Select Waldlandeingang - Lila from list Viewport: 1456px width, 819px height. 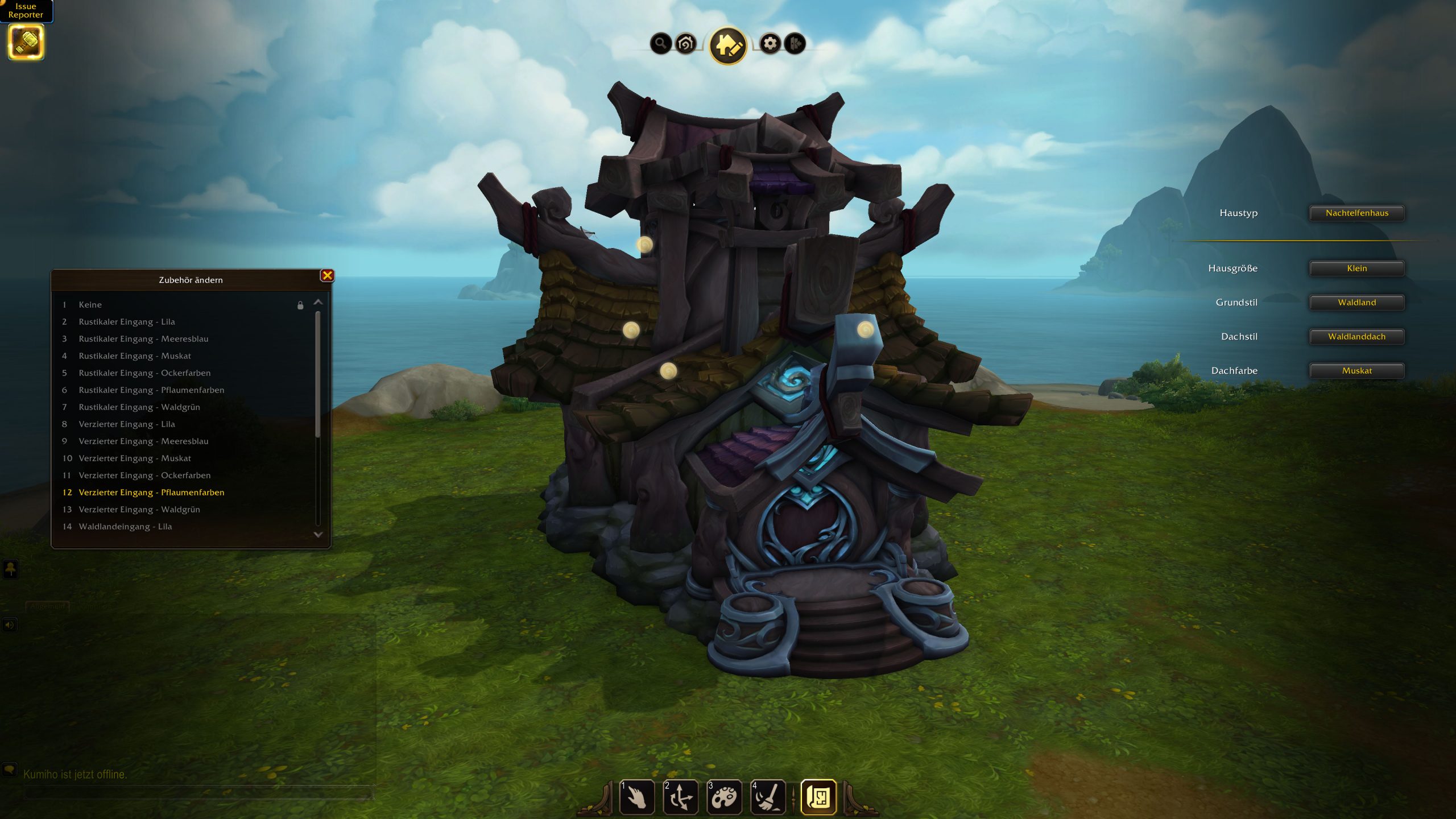[x=125, y=527]
